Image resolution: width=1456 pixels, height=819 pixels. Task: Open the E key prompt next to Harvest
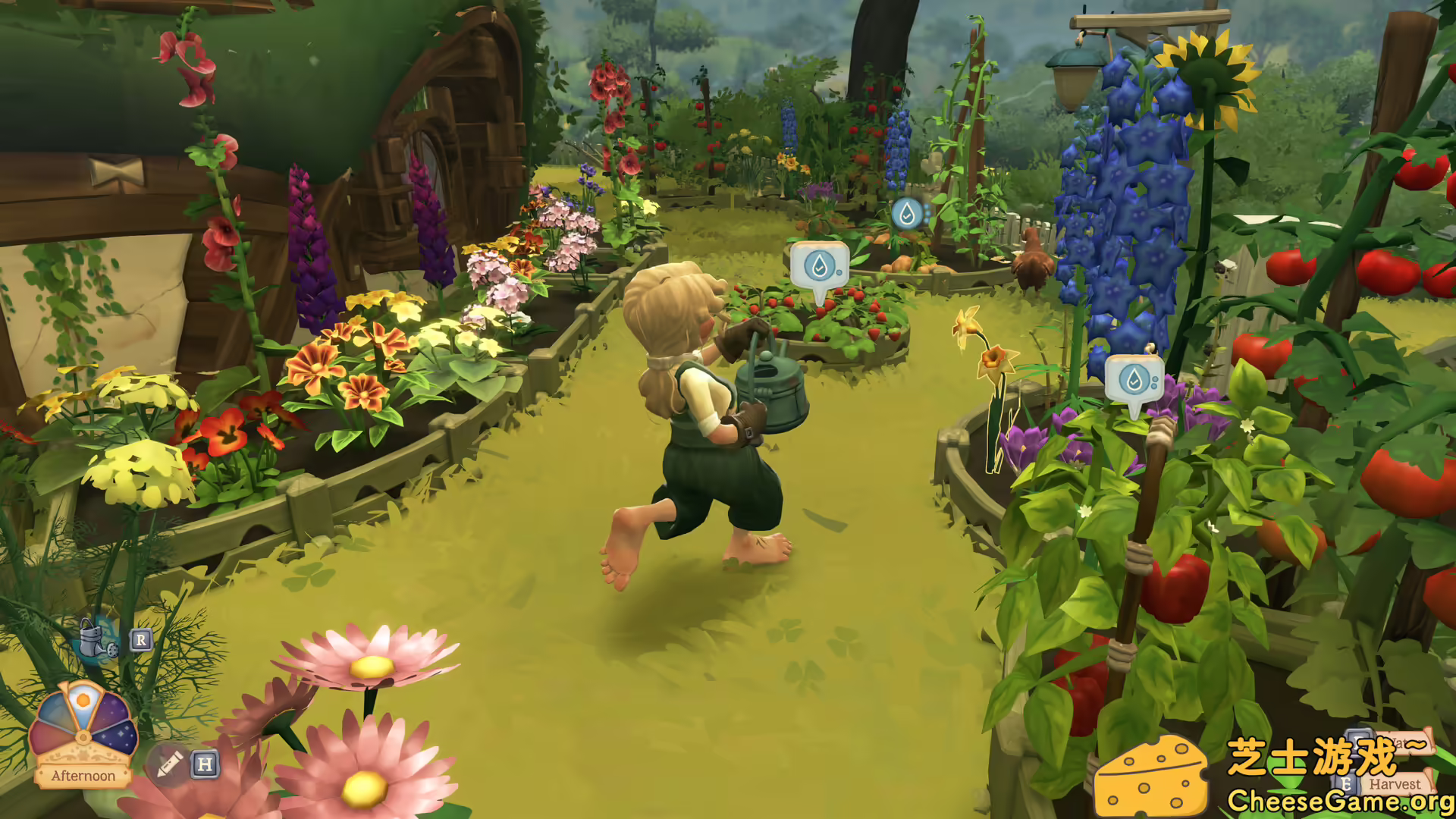[1347, 783]
